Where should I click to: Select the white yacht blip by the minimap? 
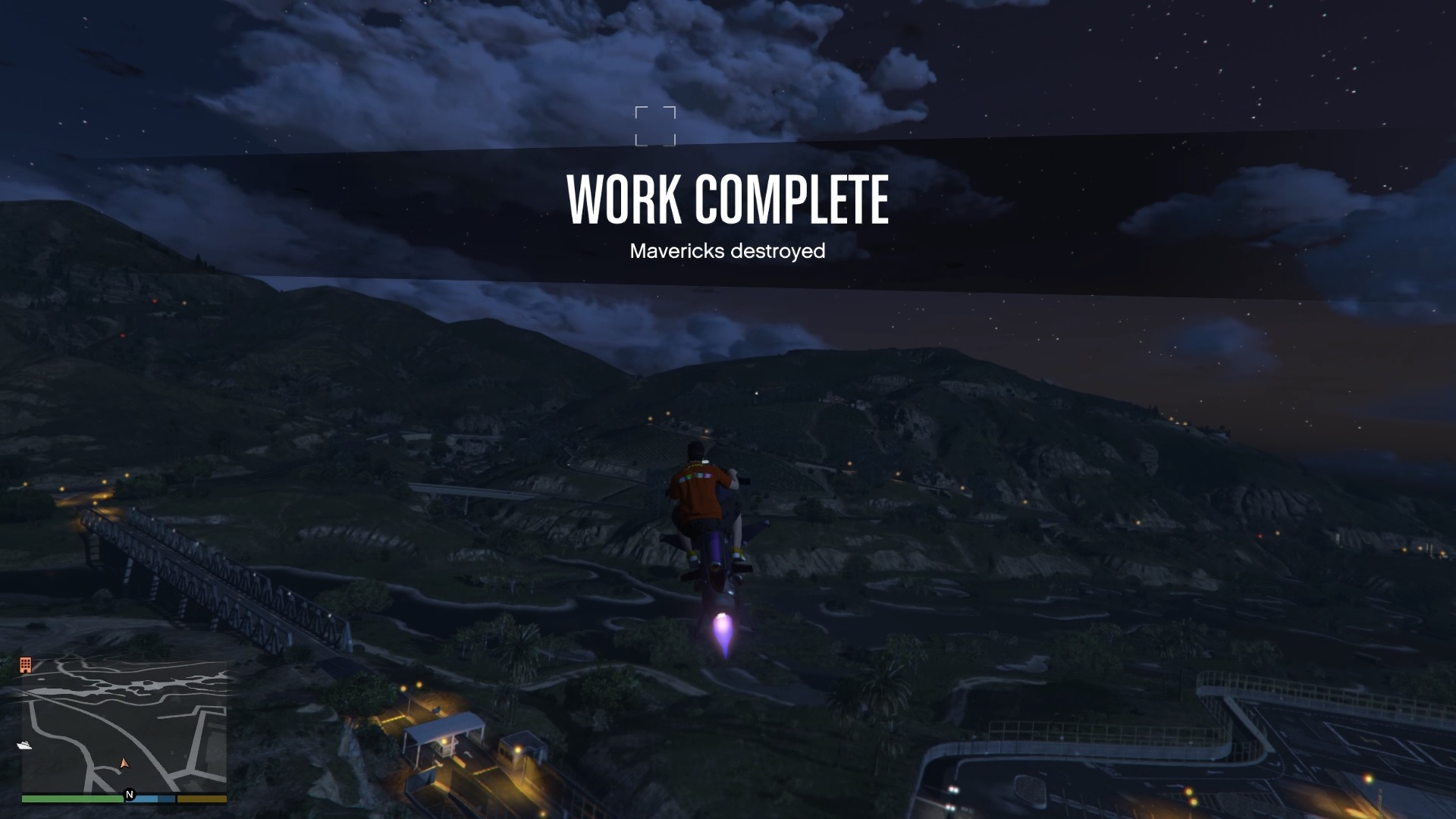pos(24,745)
